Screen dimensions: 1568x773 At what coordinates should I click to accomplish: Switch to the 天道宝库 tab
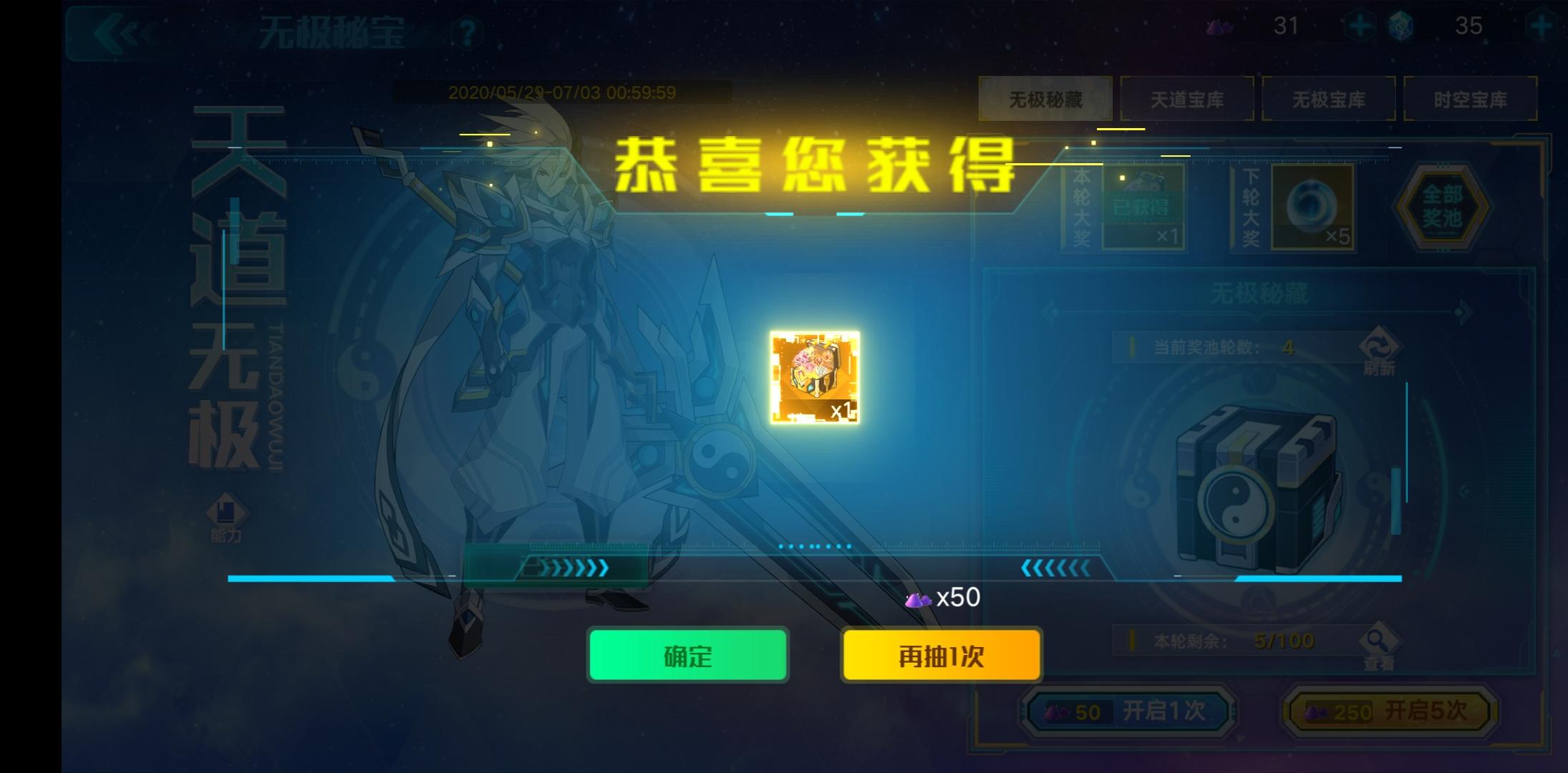[1188, 99]
